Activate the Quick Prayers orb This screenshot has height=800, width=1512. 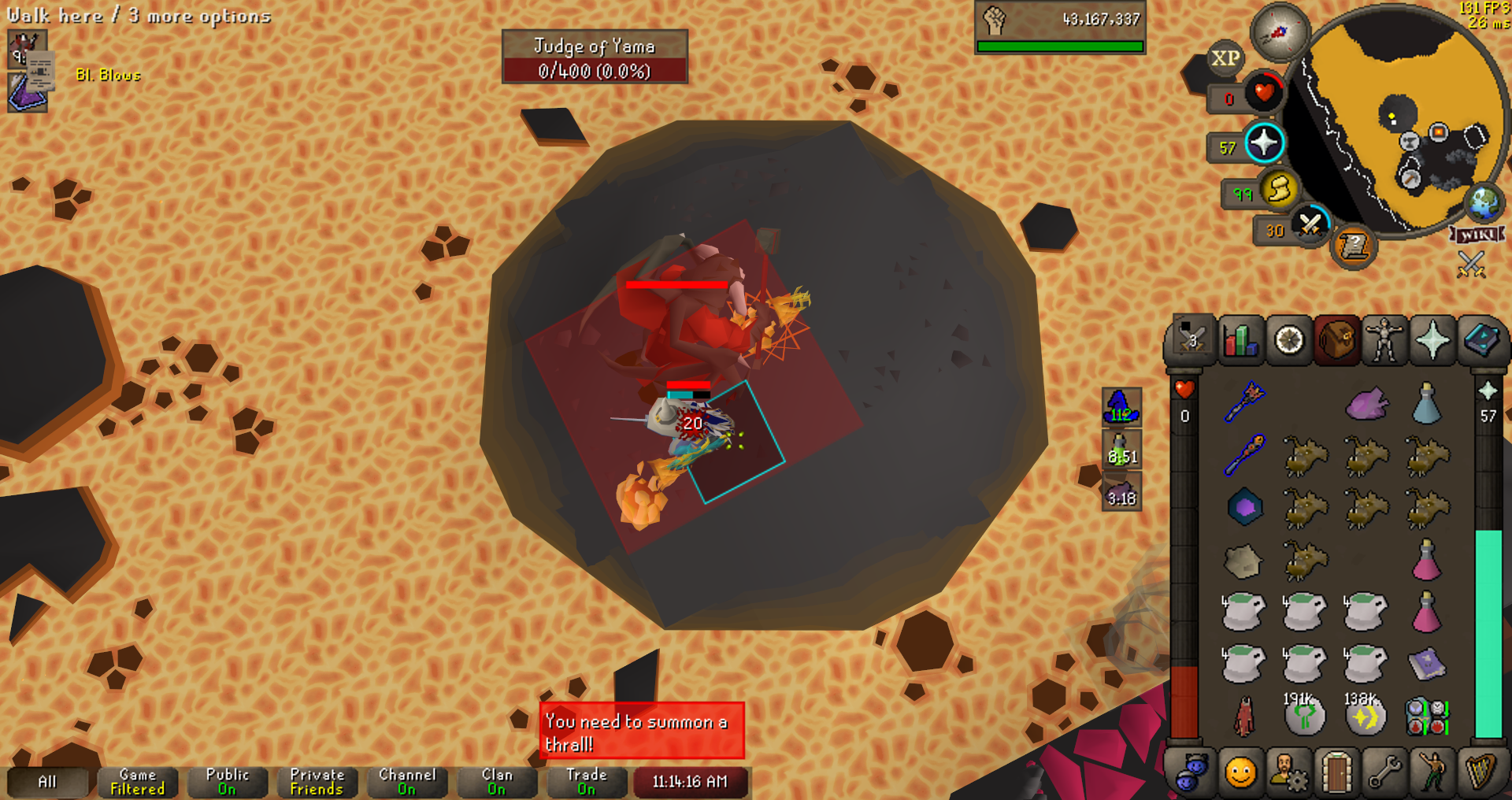[x=1264, y=143]
